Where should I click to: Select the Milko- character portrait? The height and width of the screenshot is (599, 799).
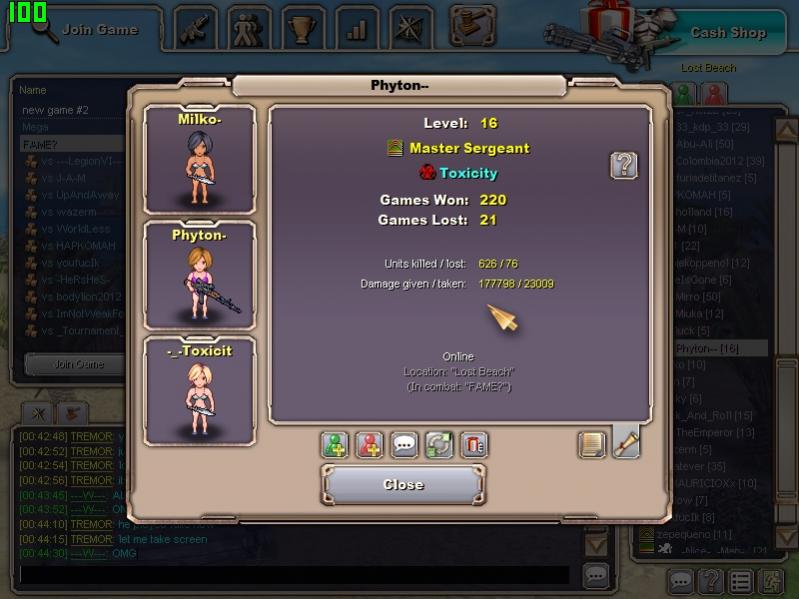200,160
